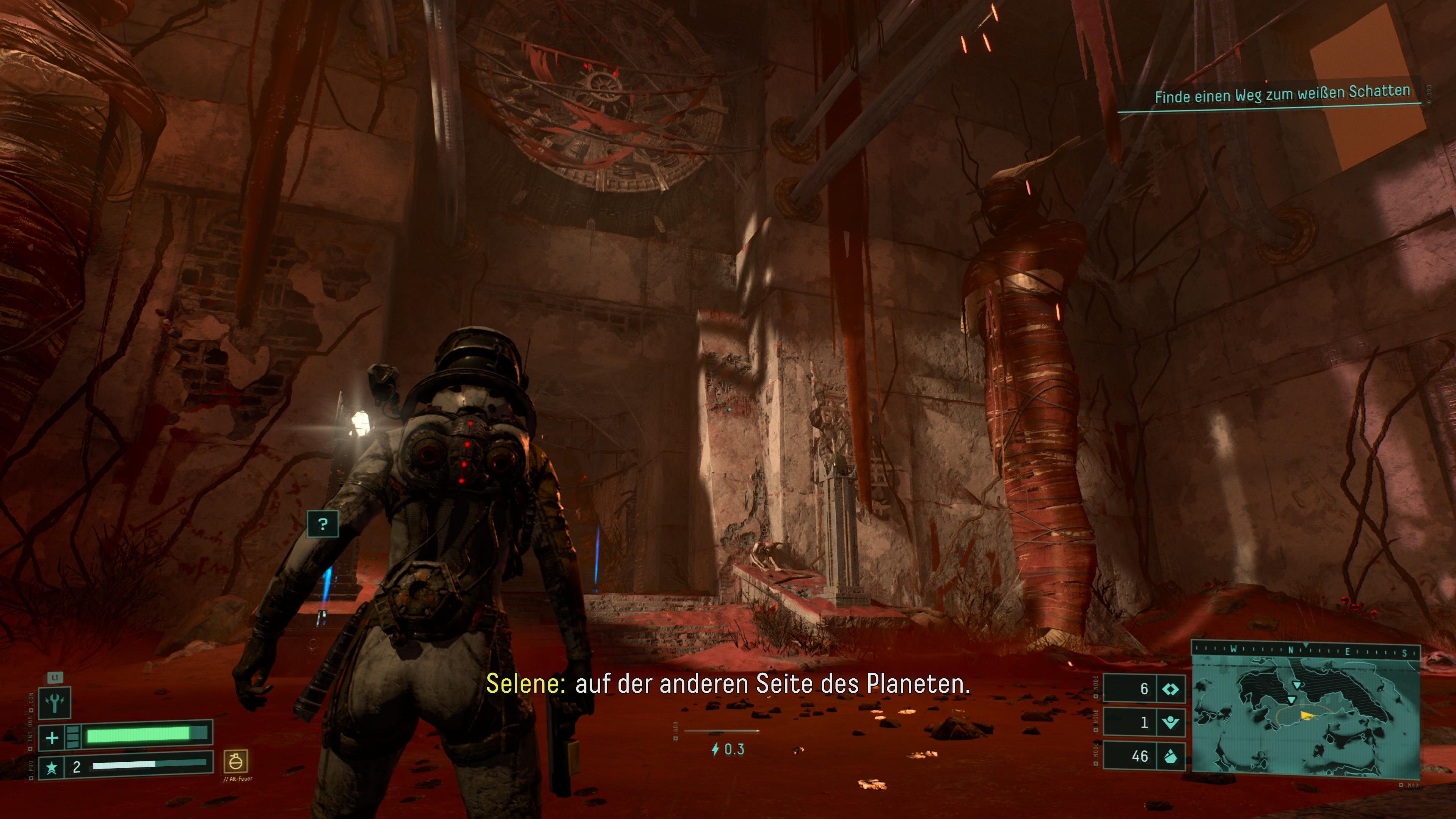Select the consumable item slot above the health bar
Image resolution: width=1456 pixels, height=819 pixels.
(54, 703)
